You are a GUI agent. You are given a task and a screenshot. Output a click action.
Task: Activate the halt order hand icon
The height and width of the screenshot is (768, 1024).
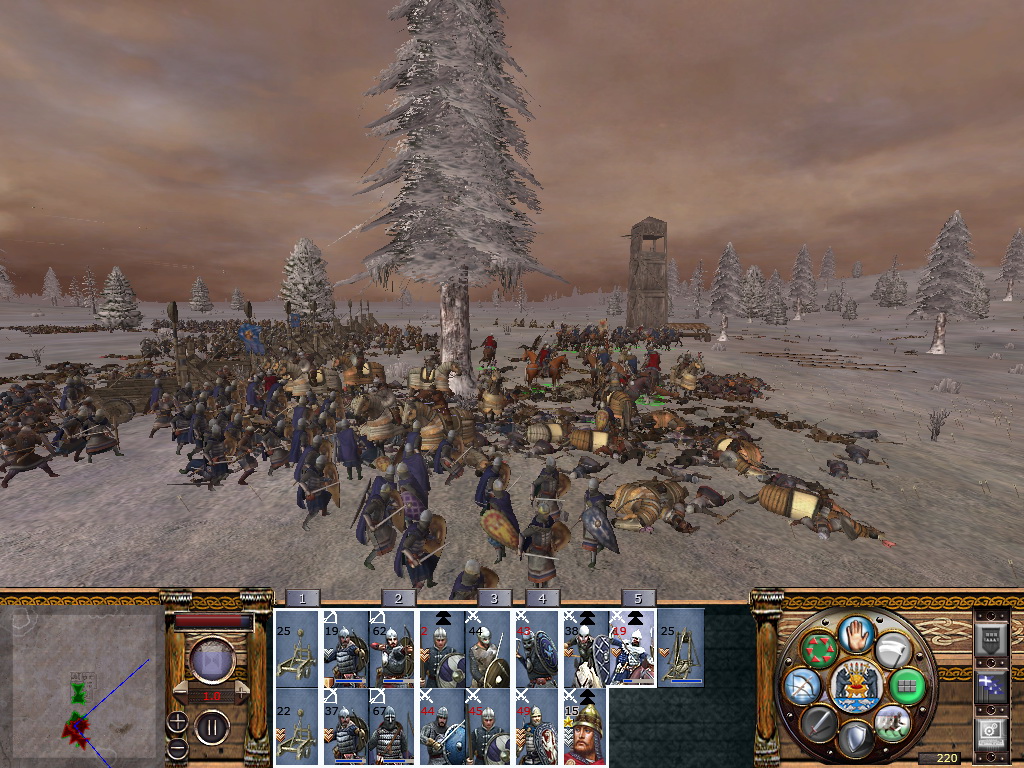pos(856,636)
